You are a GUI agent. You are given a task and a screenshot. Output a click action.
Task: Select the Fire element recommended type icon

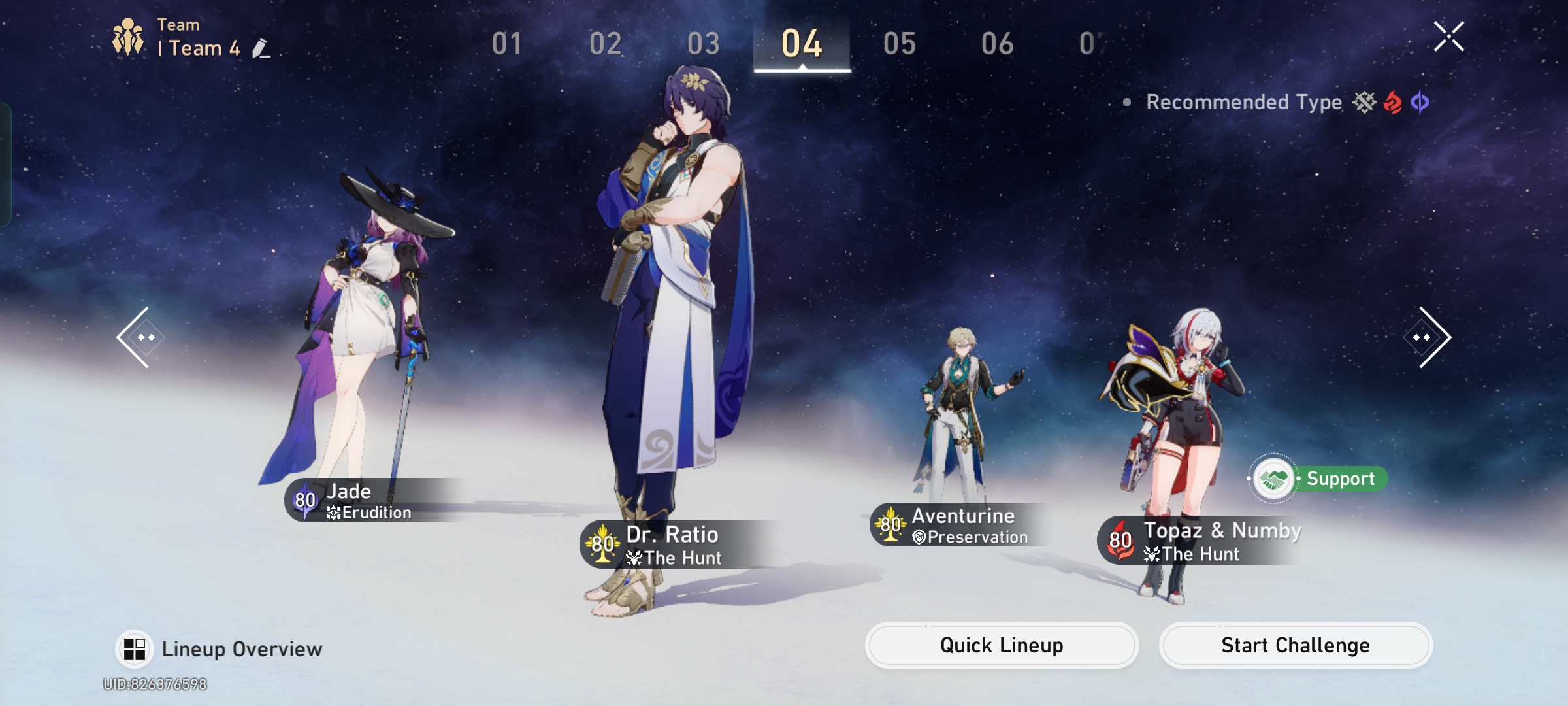point(1391,103)
